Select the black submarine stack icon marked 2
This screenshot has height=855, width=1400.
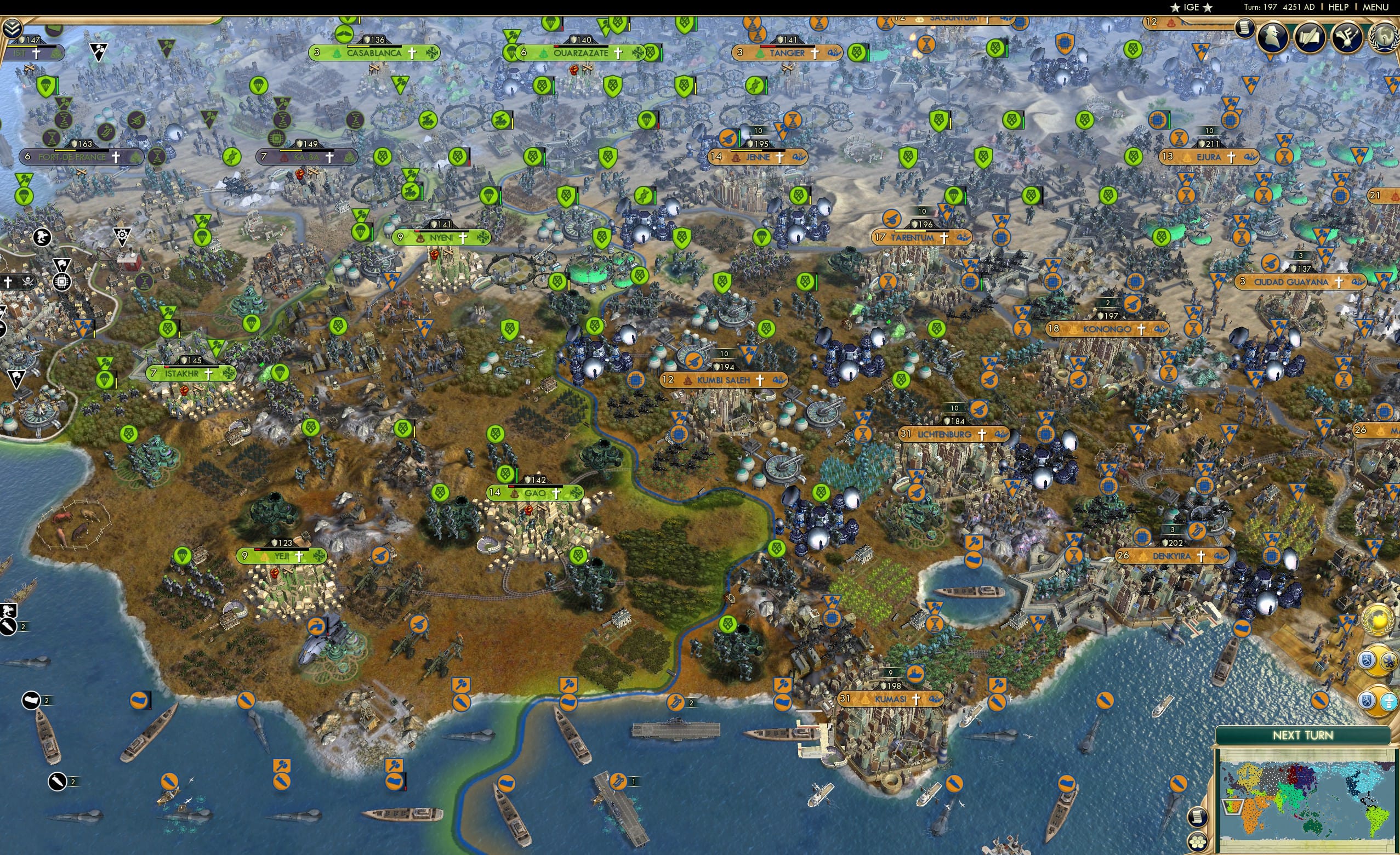(x=9, y=626)
